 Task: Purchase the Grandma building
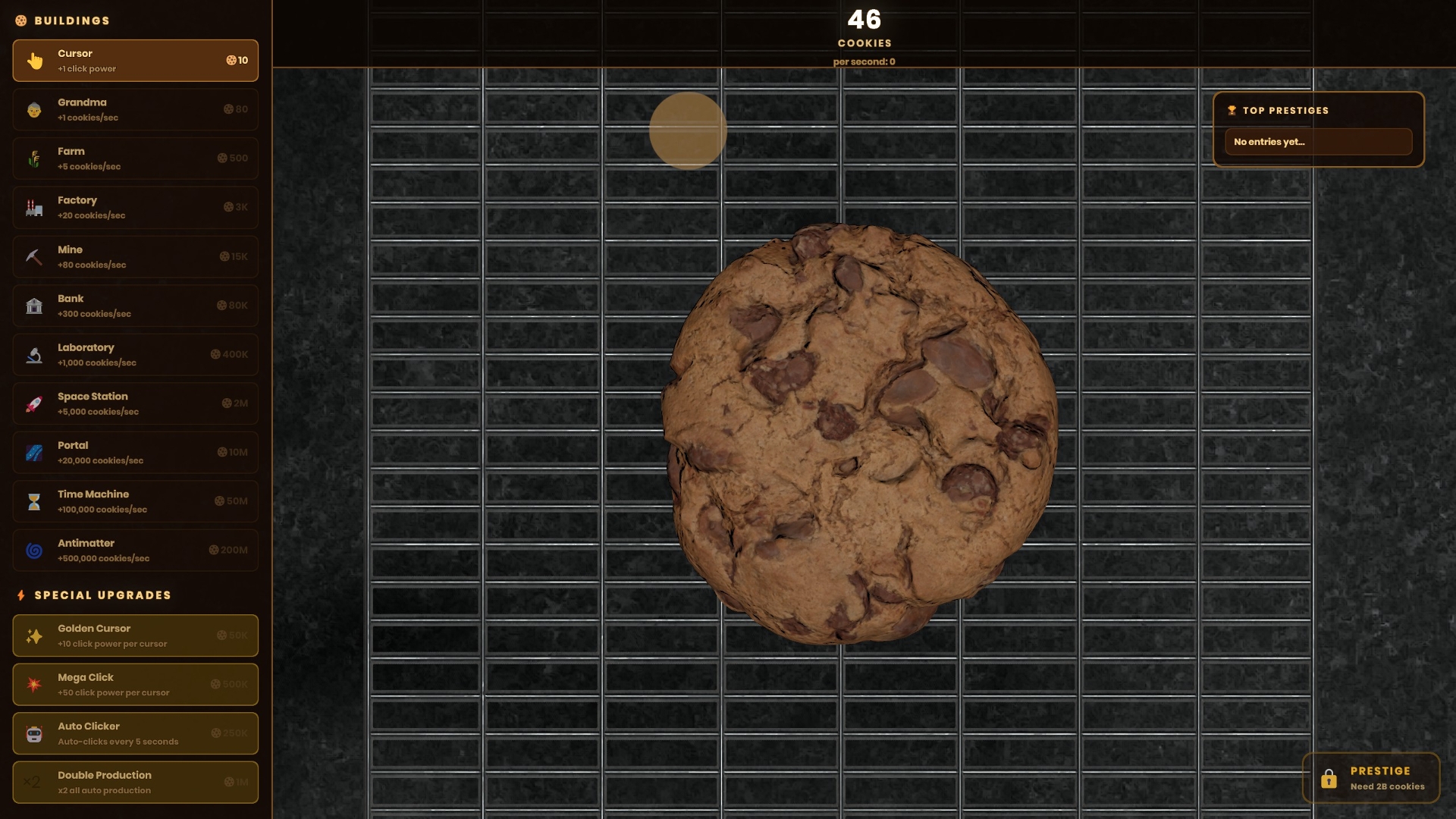(x=135, y=109)
